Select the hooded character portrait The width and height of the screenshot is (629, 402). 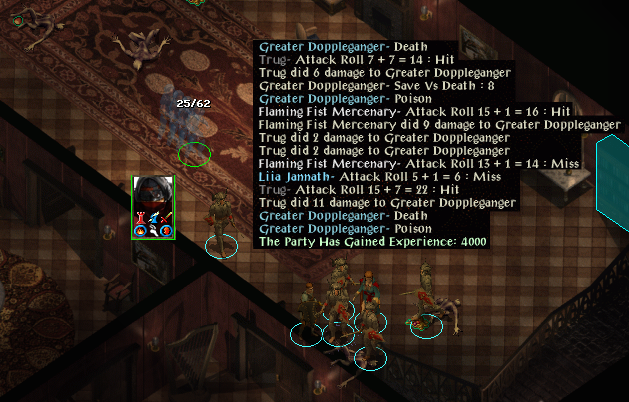[x=153, y=197]
